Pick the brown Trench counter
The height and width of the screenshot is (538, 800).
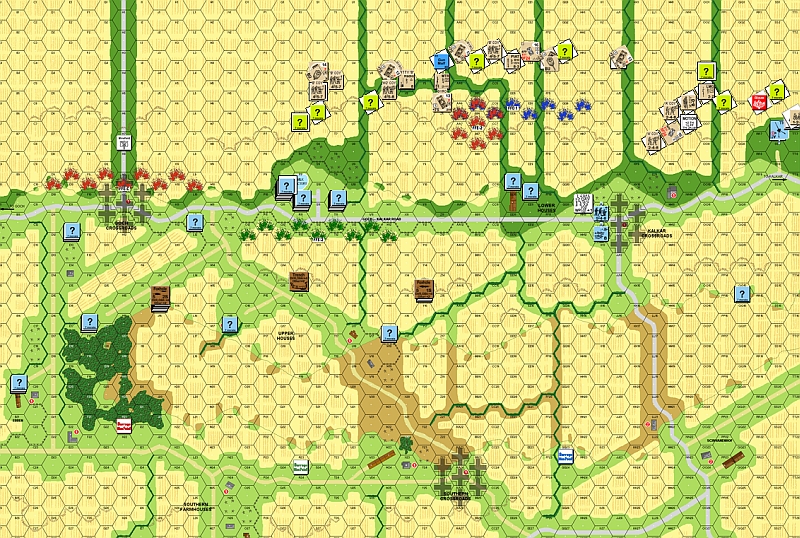point(298,279)
